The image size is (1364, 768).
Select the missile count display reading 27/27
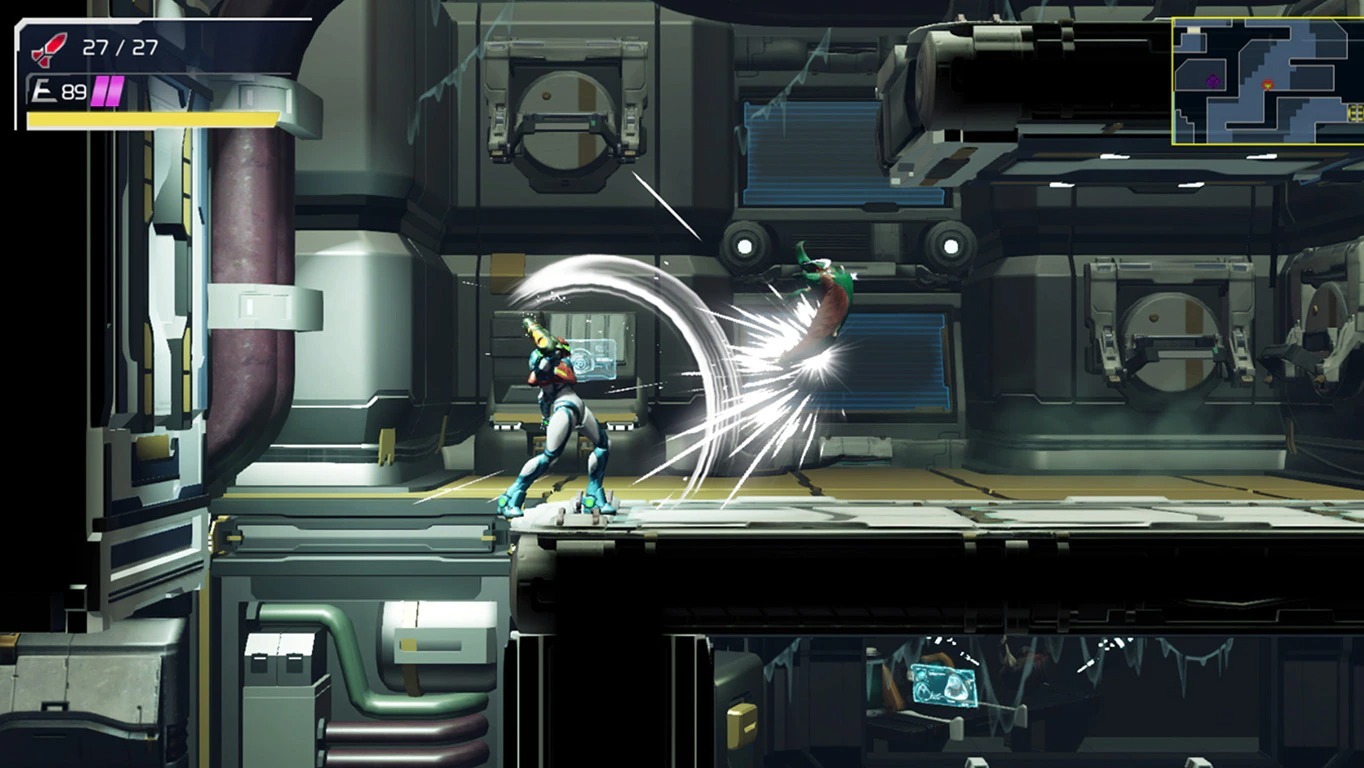[120, 49]
